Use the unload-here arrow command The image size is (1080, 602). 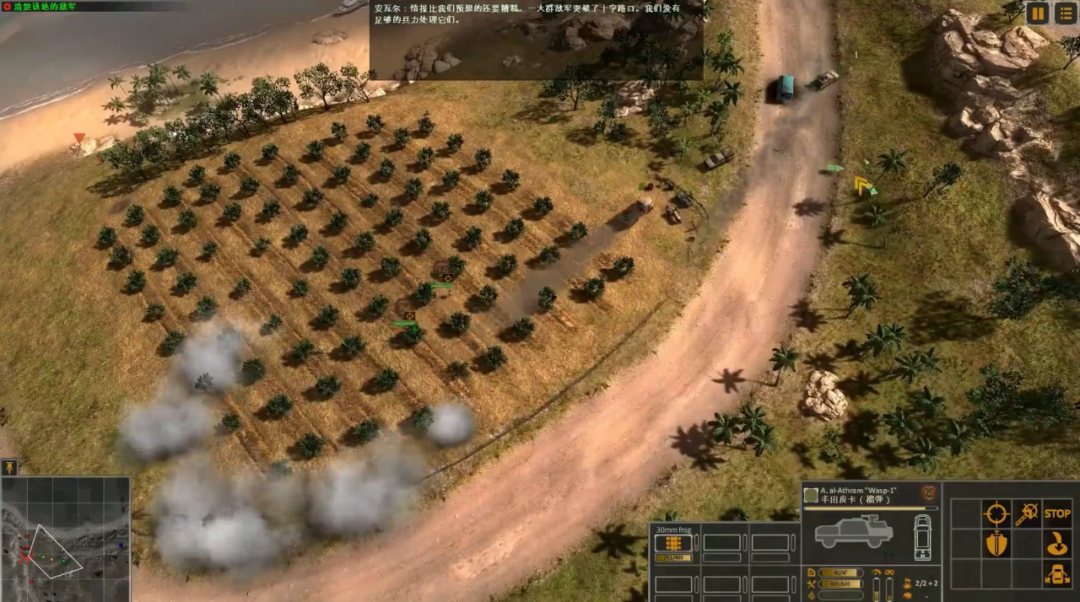(1057, 545)
